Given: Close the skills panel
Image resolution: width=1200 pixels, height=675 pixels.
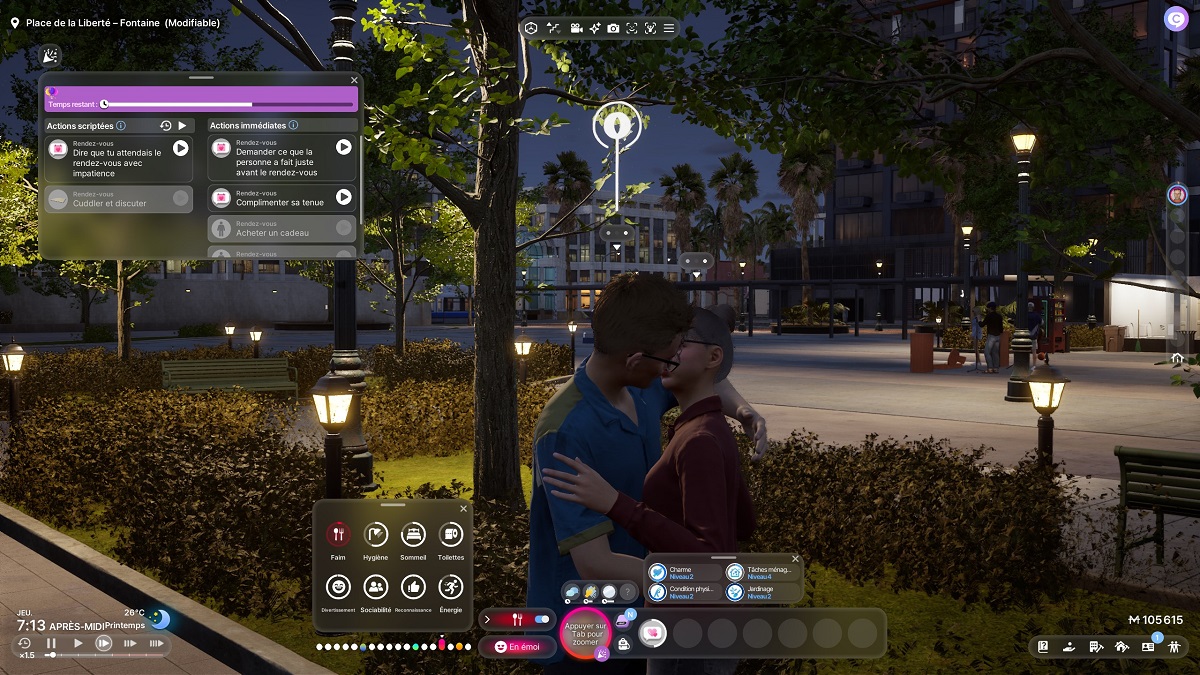Looking at the screenshot, I should (x=795, y=559).
